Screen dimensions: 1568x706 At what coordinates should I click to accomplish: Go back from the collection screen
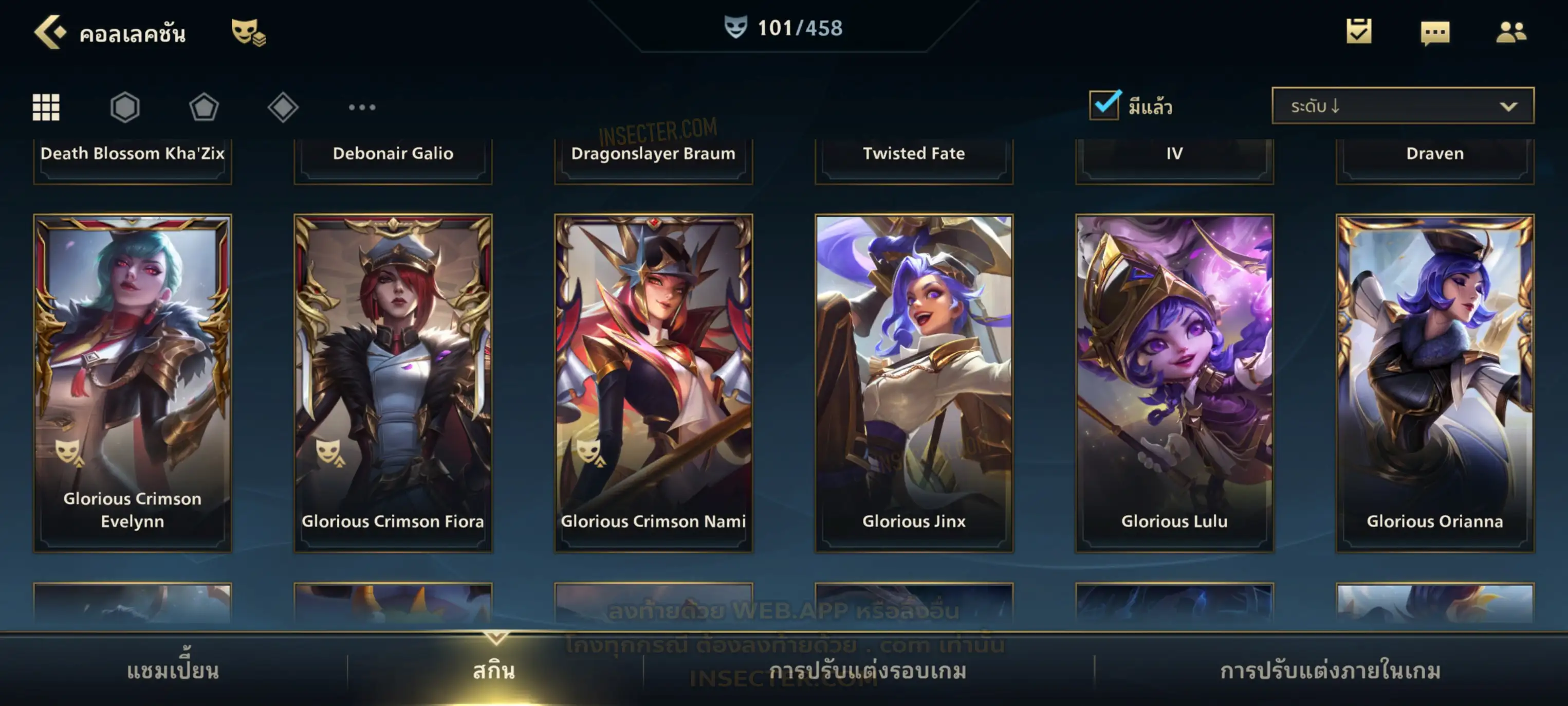[x=49, y=32]
